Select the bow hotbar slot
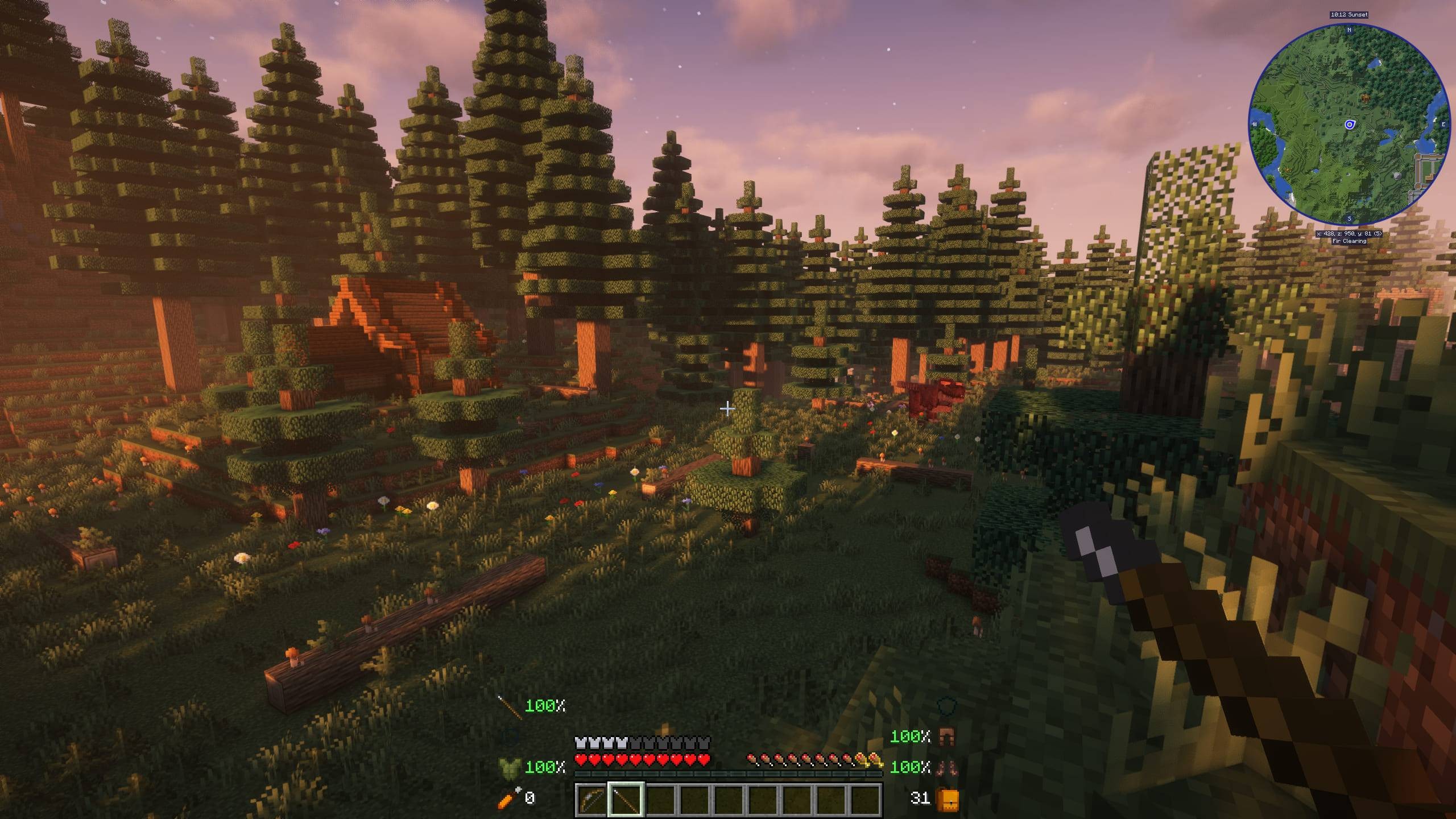Screen dimensions: 1456x819 (591, 800)
